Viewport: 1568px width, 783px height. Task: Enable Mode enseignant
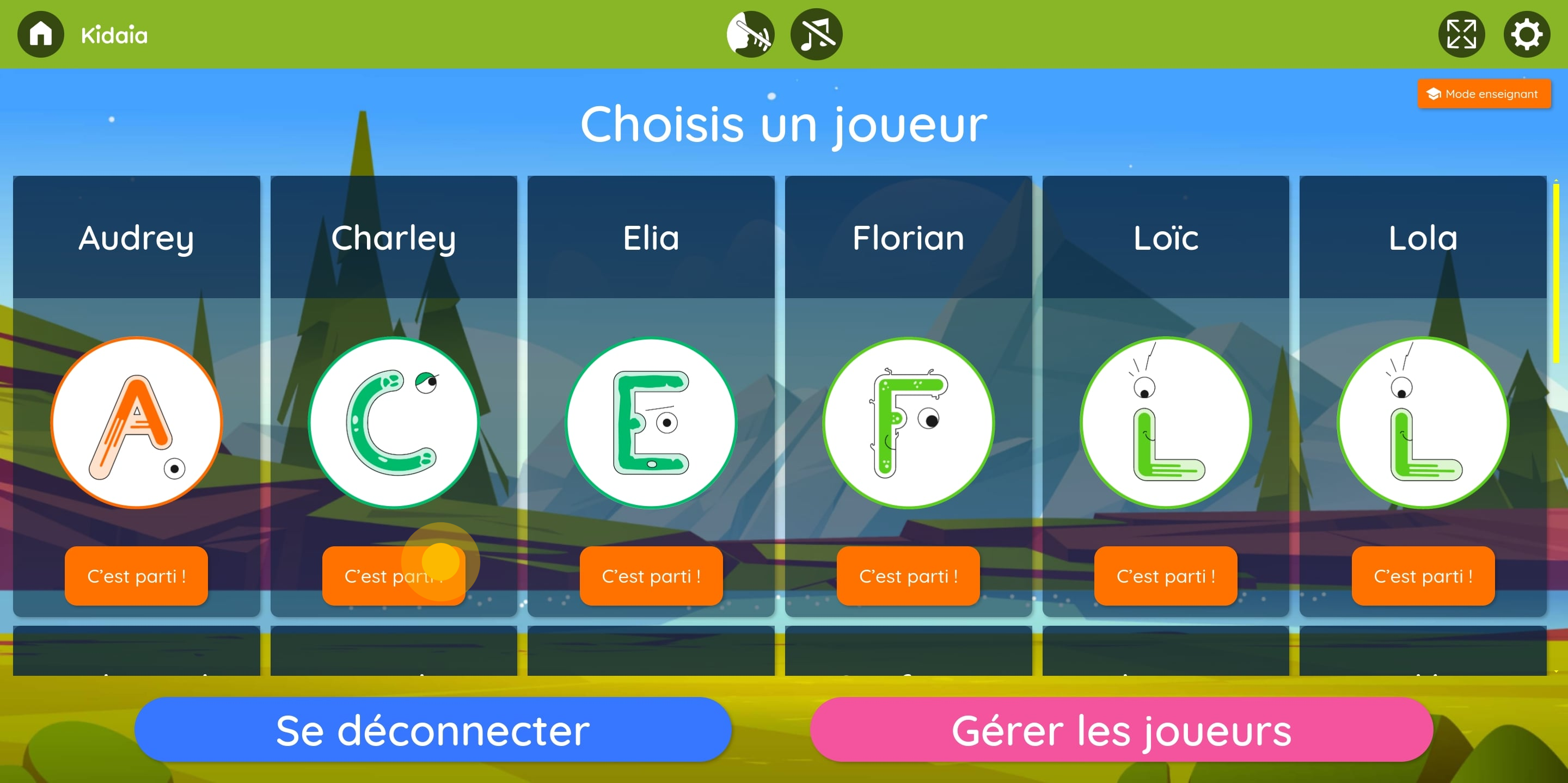click(x=1485, y=94)
